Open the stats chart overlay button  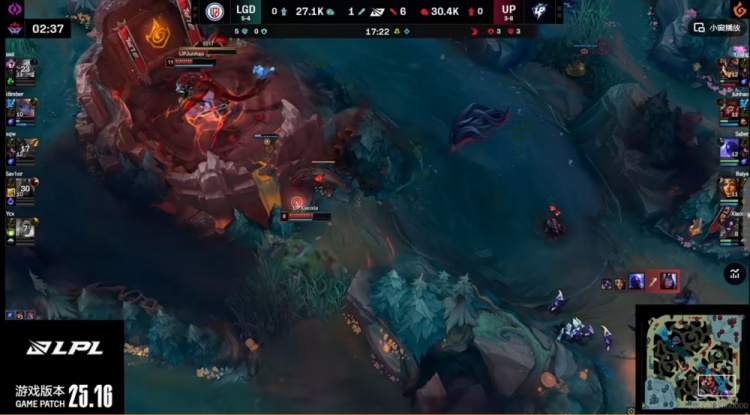[x=735, y=273]
